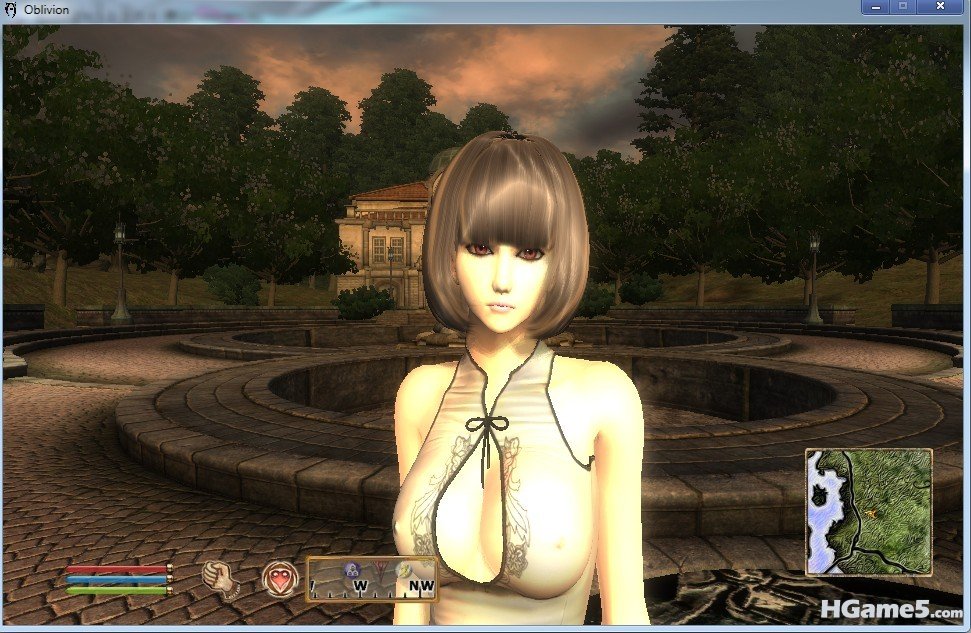The width and height of the screenshot is (971, 633).
Task: Minimize the Oblivion window
Action: coord(876,7)
